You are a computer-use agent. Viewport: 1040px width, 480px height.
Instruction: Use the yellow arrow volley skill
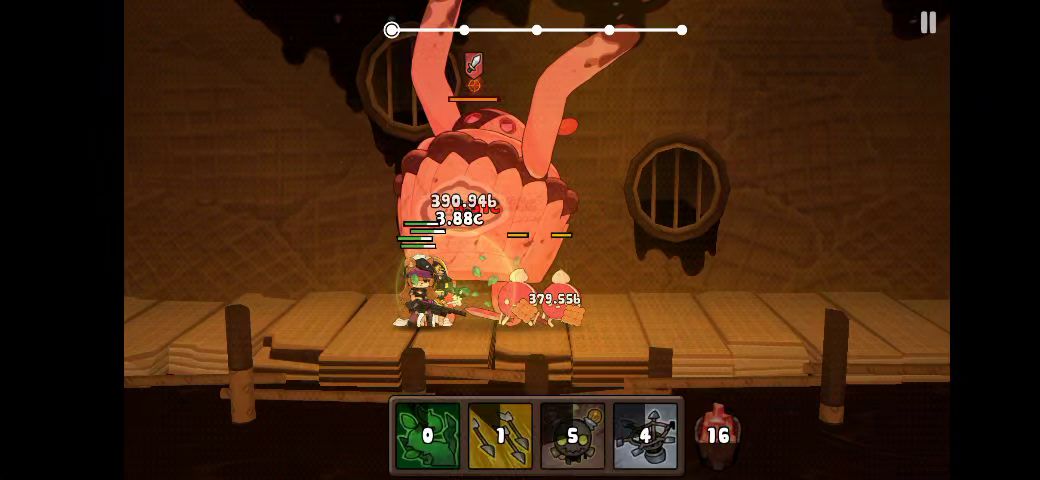point(500,435)
